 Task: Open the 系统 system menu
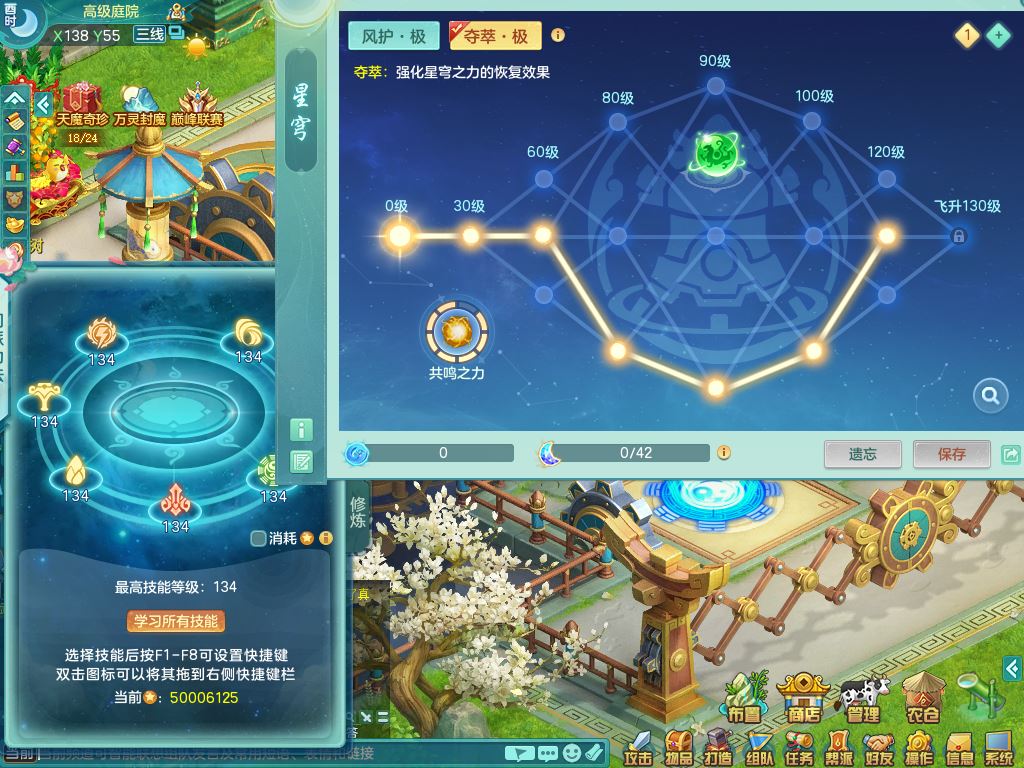coord(999,747)
